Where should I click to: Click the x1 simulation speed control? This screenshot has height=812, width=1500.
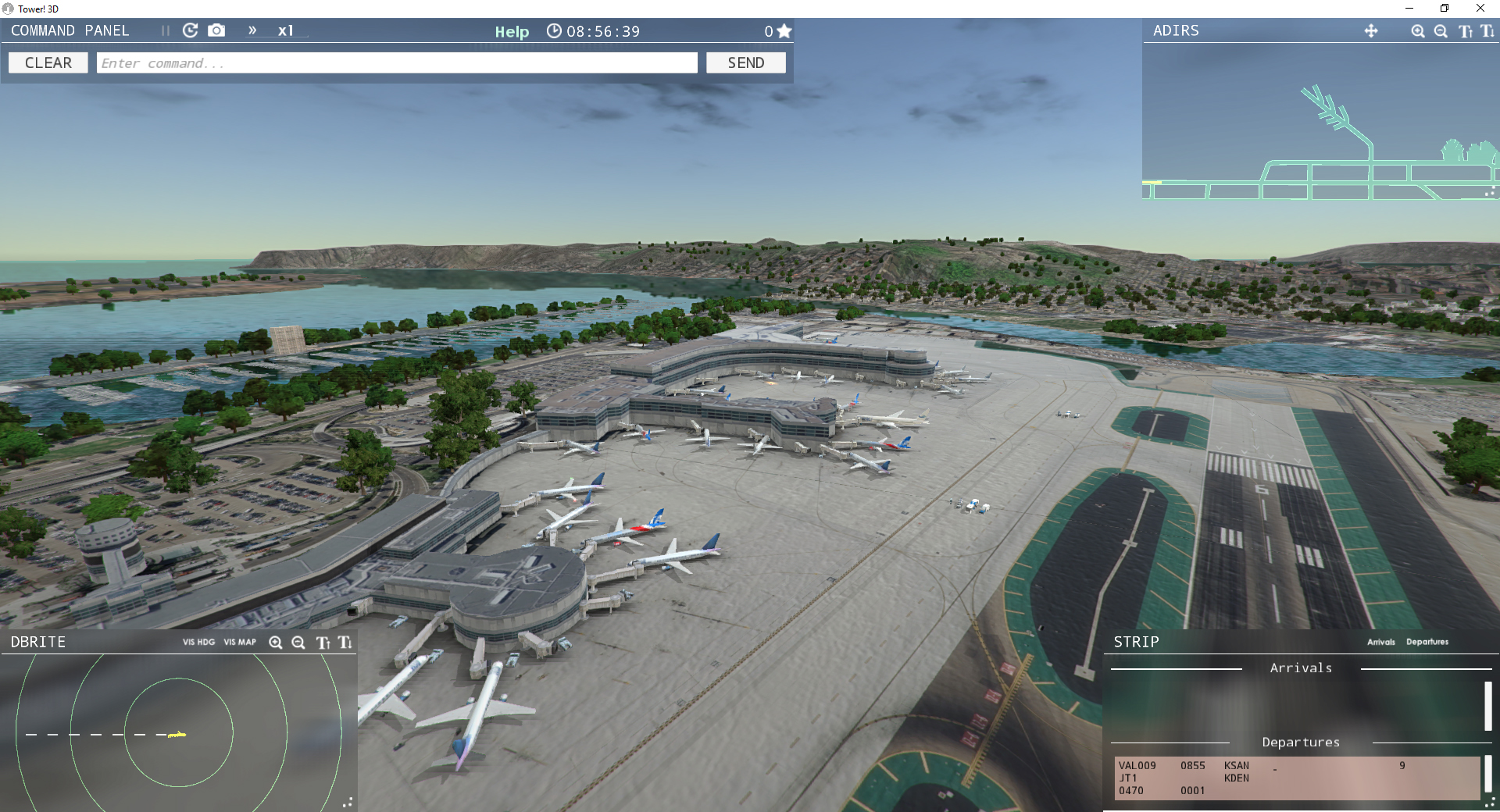[287, 31]
